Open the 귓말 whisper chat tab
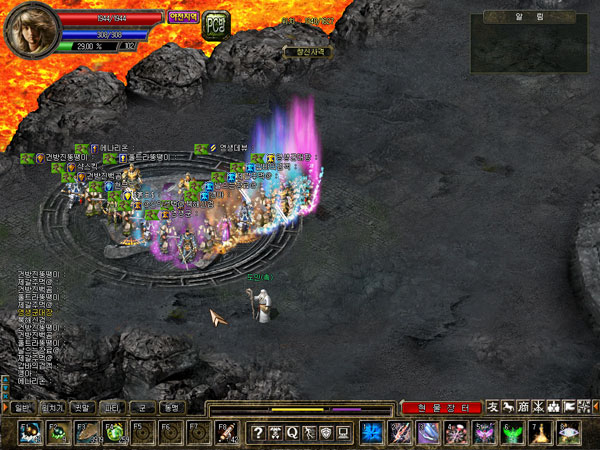Image resolution: width=600 pixels, height=450 pixels. point(82,408)
